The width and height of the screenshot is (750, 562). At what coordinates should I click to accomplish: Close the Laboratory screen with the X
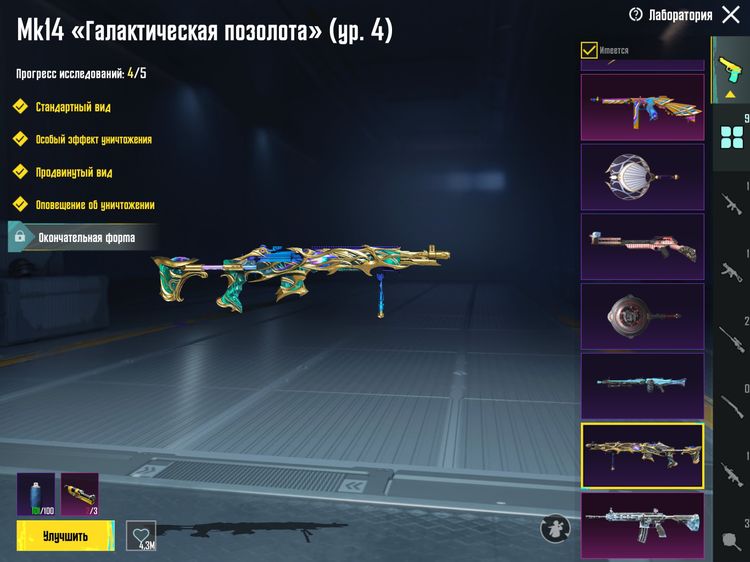click(x=731, y=15)
